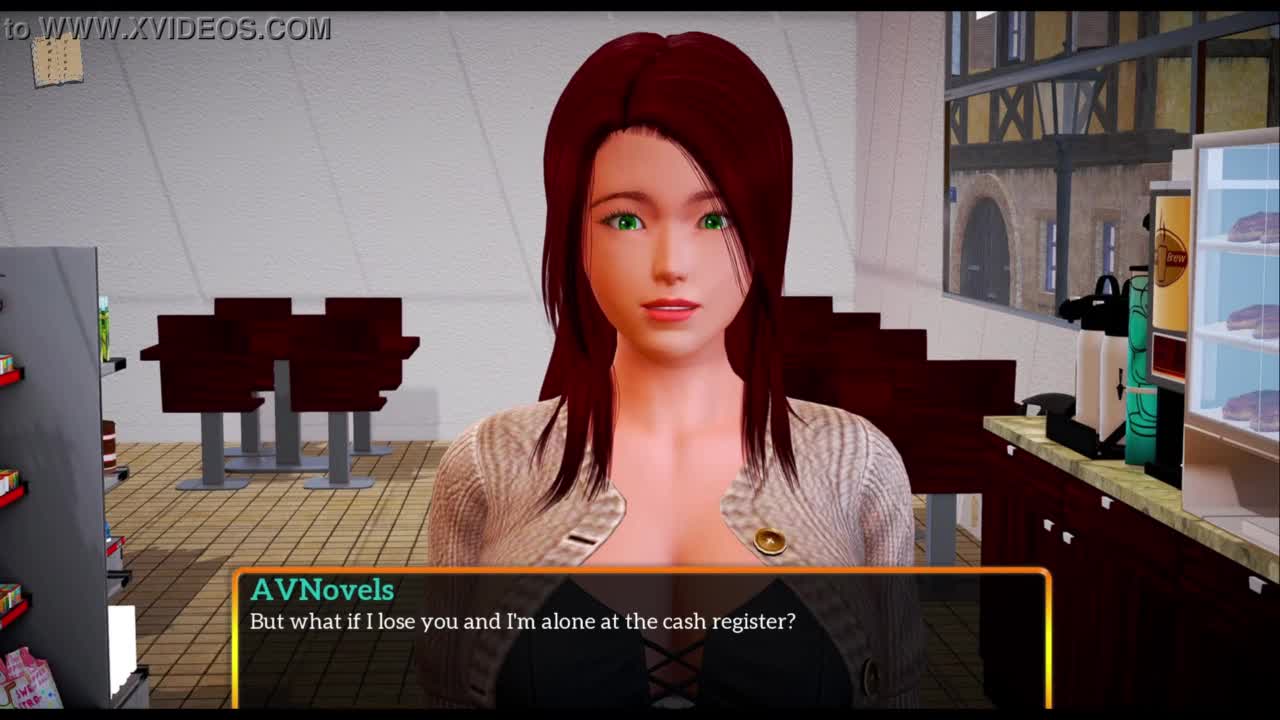Open the folded map icon
This screenshot has height=720, width=1280.
[57, 60]
